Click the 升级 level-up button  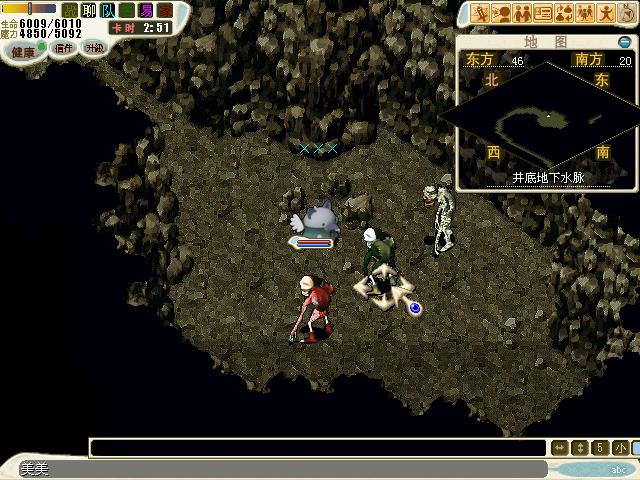tap(93, 48)
